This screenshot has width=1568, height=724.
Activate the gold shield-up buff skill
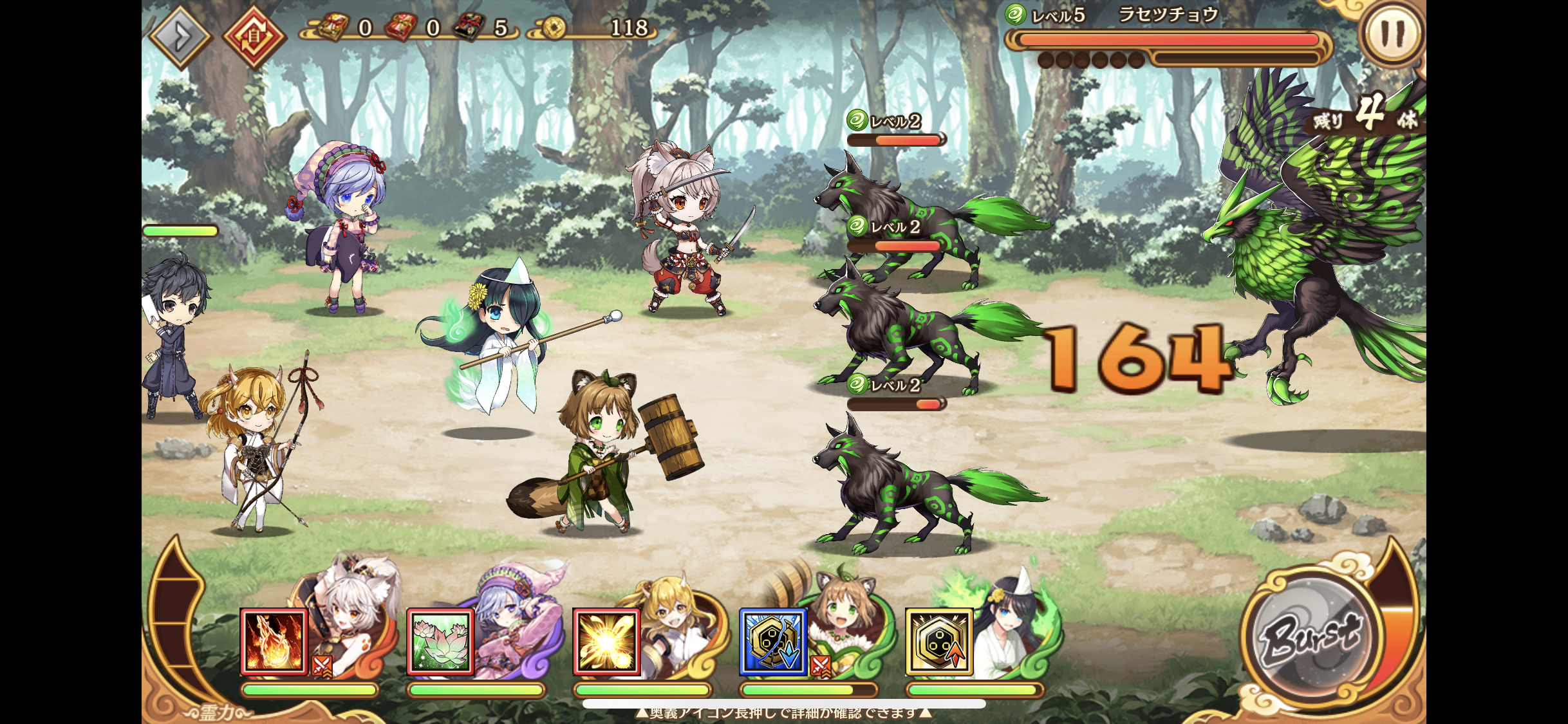coord(939,642)
